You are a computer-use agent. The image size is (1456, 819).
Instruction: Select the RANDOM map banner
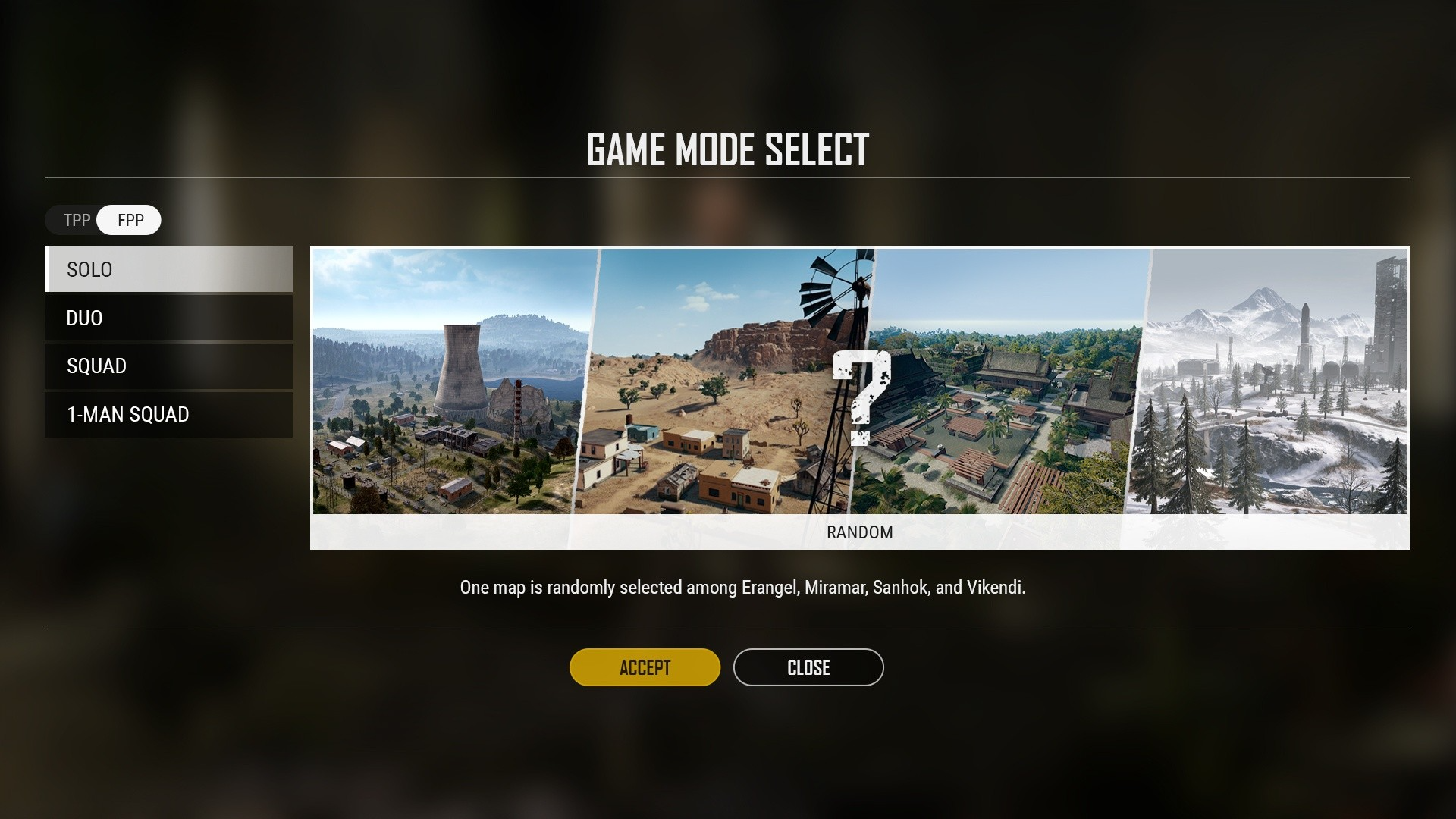click(859, 397)
